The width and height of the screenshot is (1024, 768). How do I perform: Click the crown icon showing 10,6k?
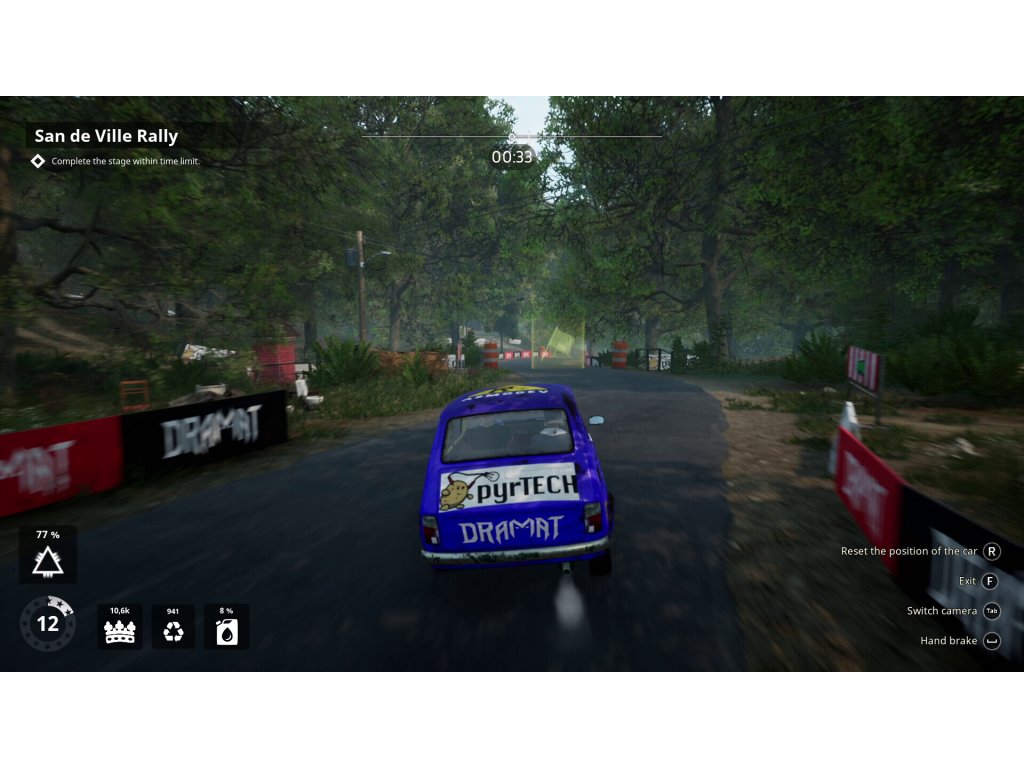point(120,632)
